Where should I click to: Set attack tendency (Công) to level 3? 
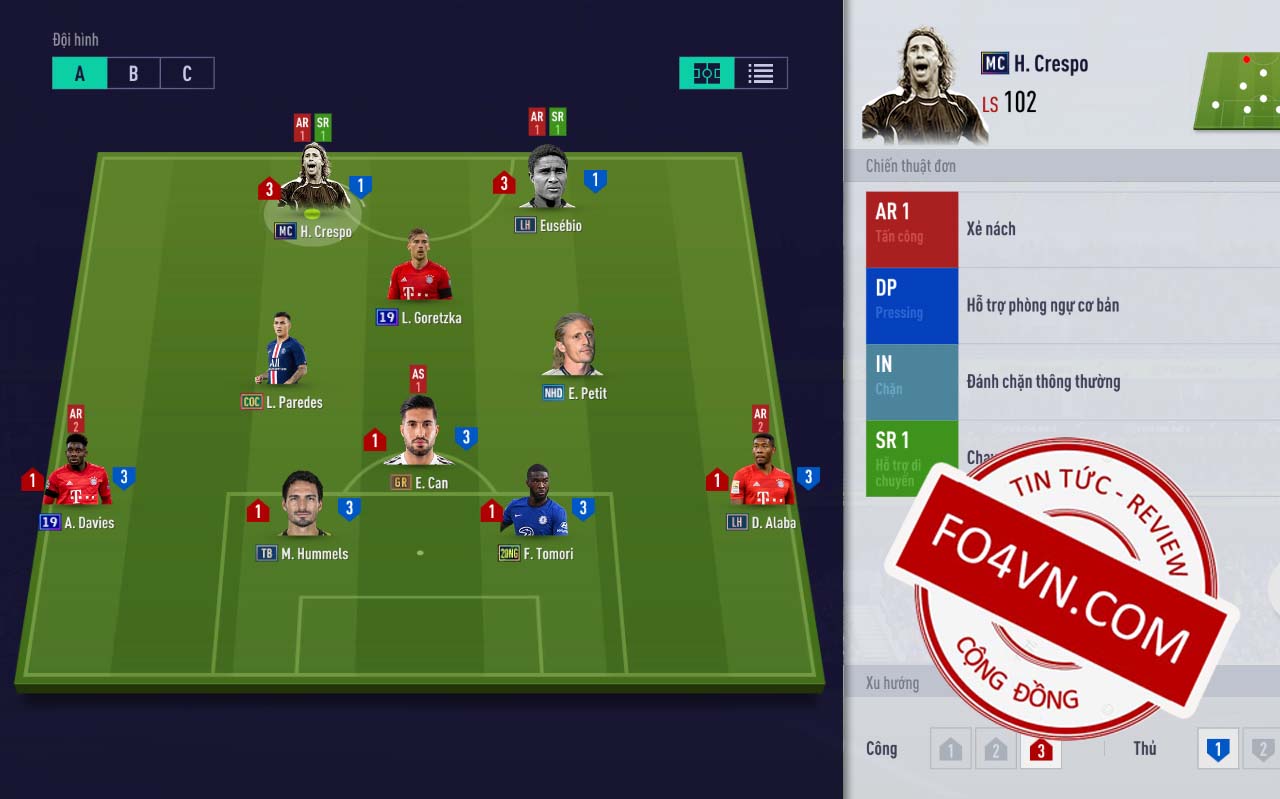click(1040, 749)
